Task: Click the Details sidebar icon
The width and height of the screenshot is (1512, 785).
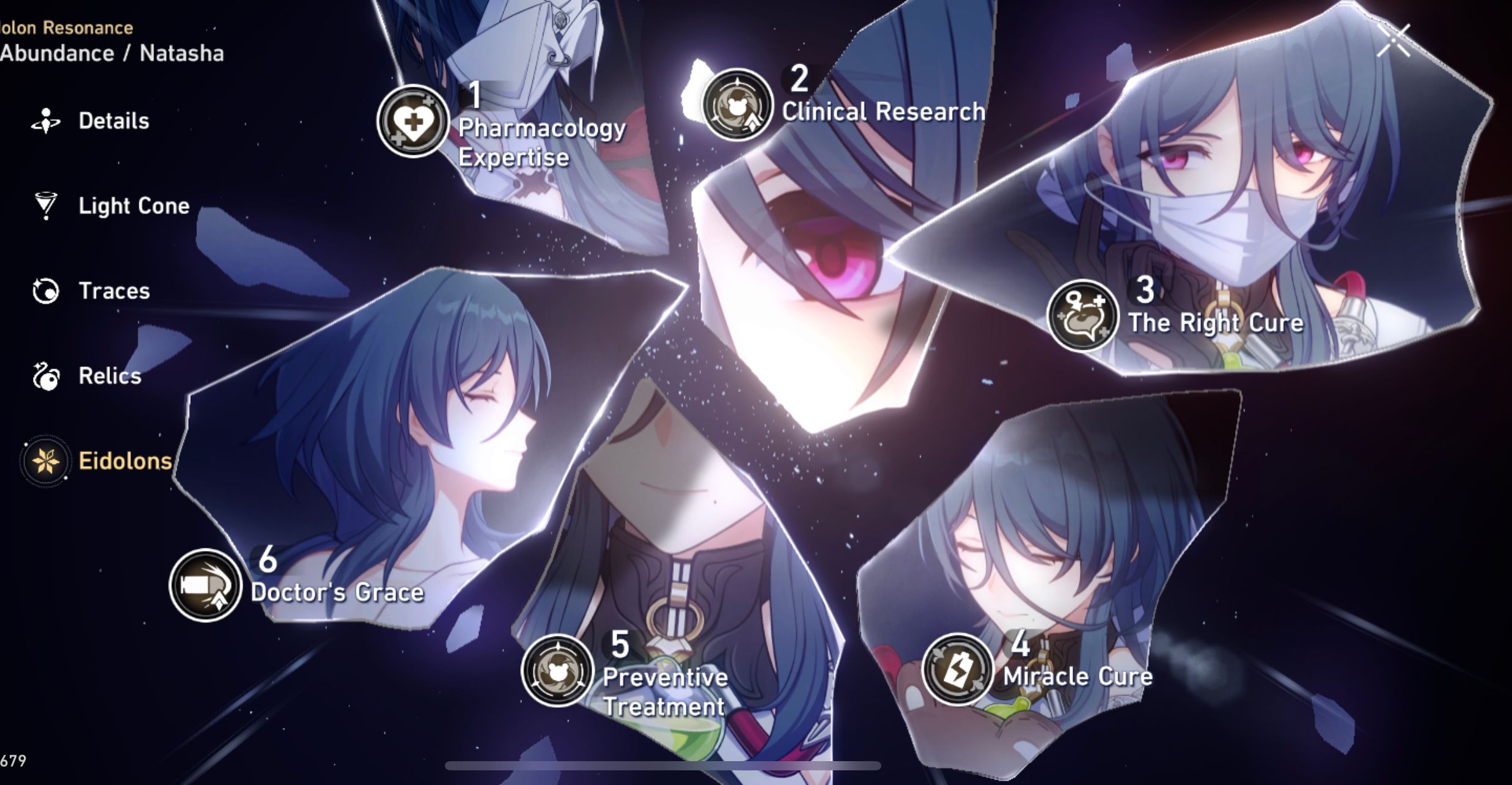Action: pyautogui.click(x=47, y=120)
